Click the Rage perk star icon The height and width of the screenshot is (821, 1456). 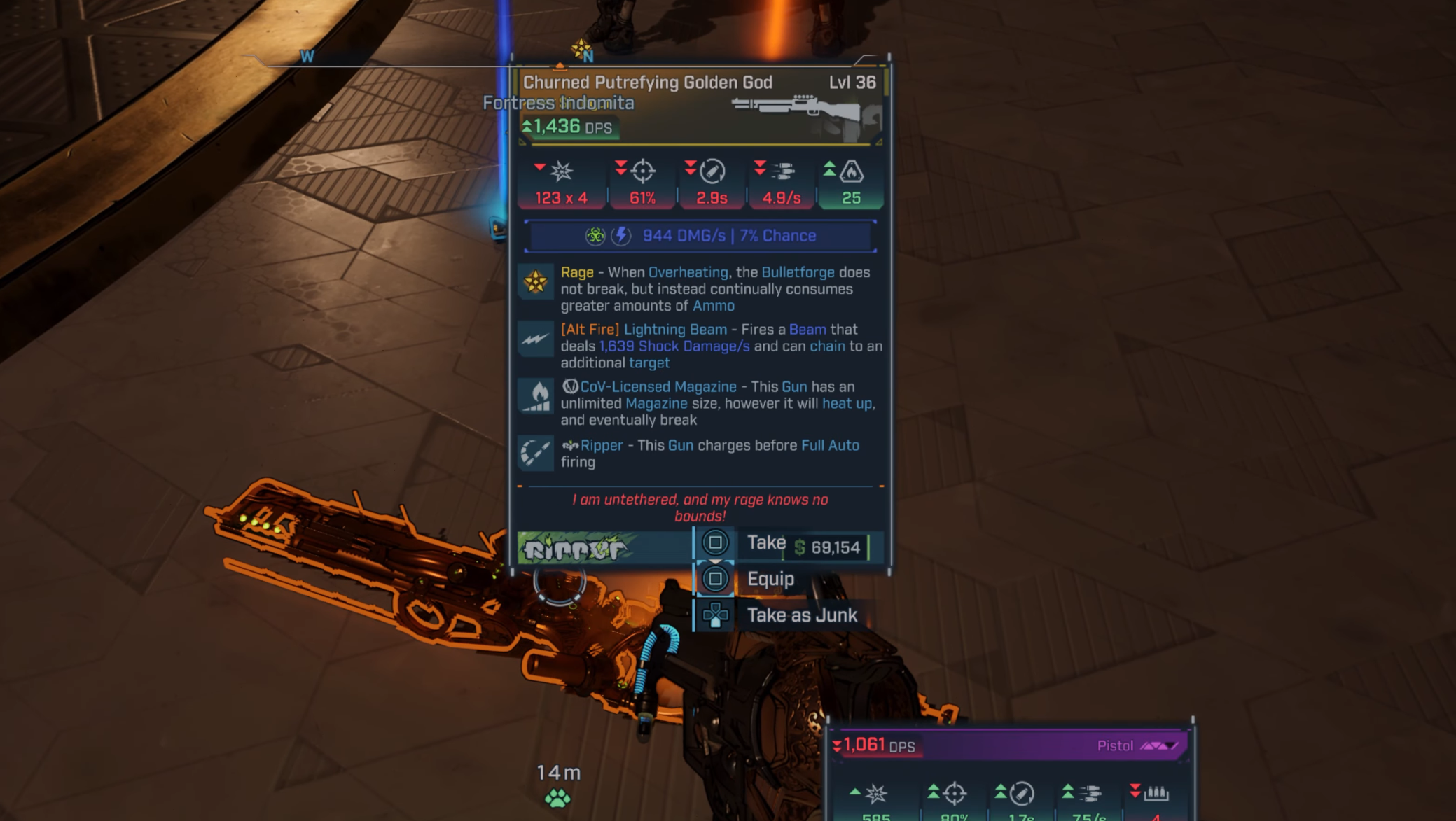[536, 282]
